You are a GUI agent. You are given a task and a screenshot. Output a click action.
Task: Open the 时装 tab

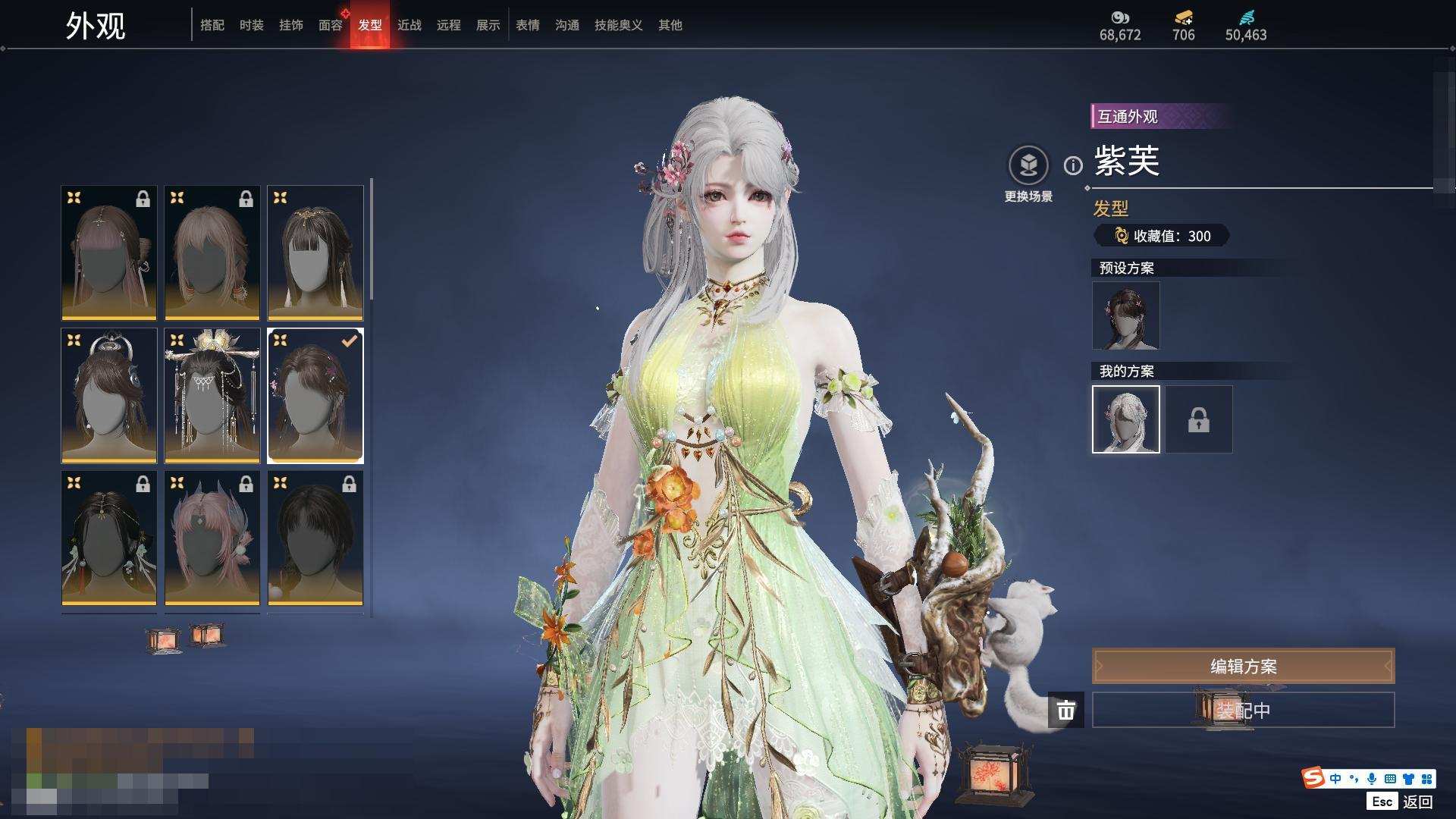pos(251,25)
